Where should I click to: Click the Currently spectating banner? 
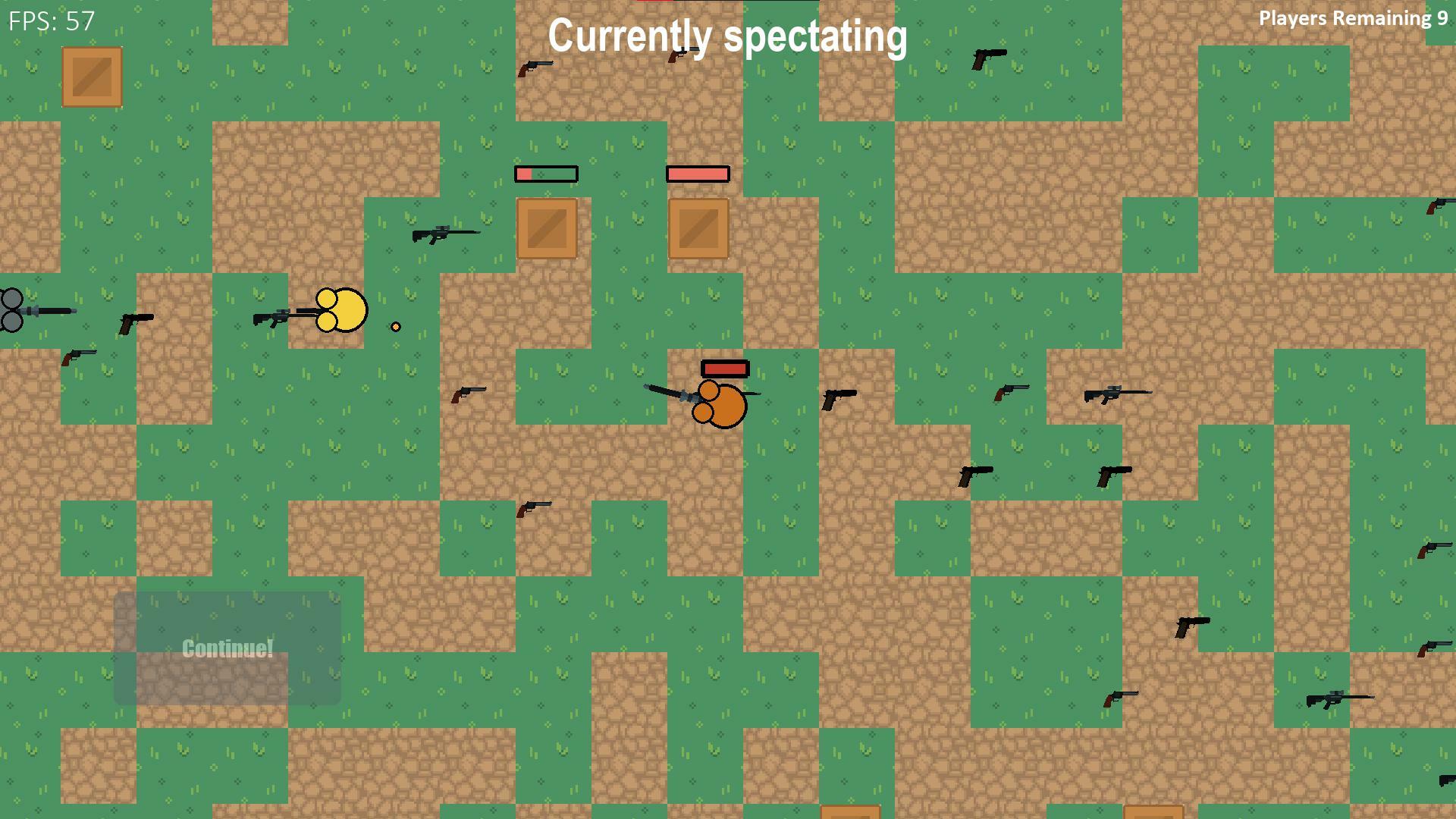727,35
